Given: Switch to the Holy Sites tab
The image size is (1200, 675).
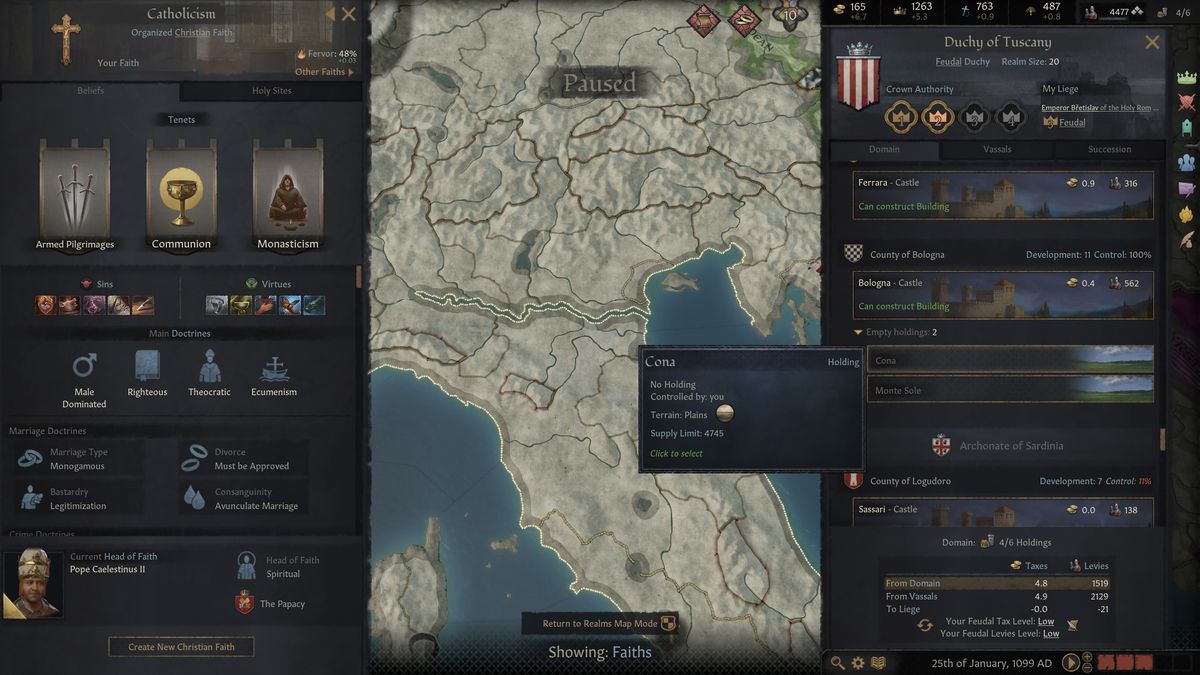Looking at the screenshot, I should (271, 91).
